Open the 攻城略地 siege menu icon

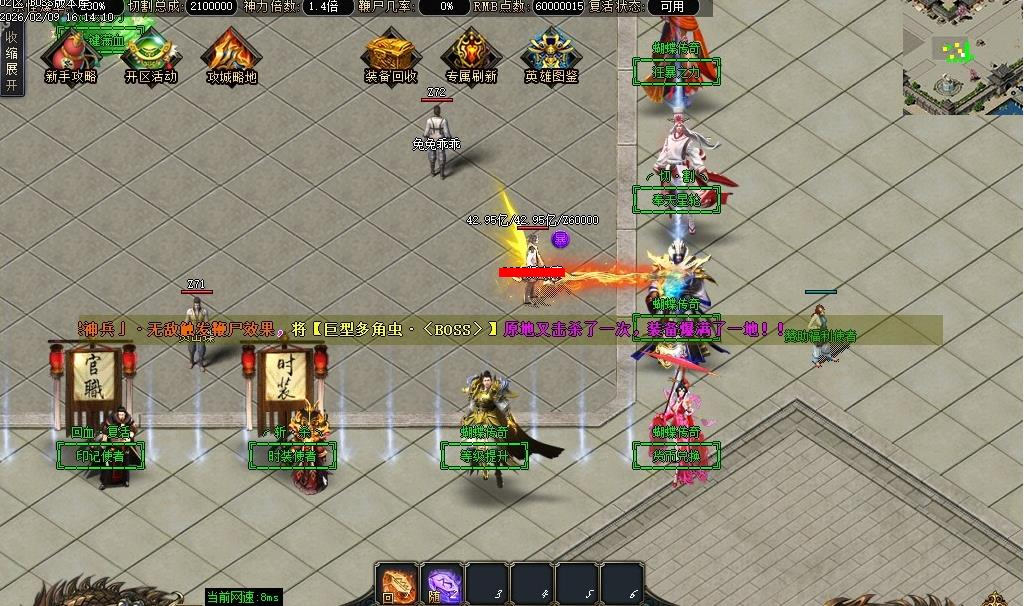coord(231,56)
